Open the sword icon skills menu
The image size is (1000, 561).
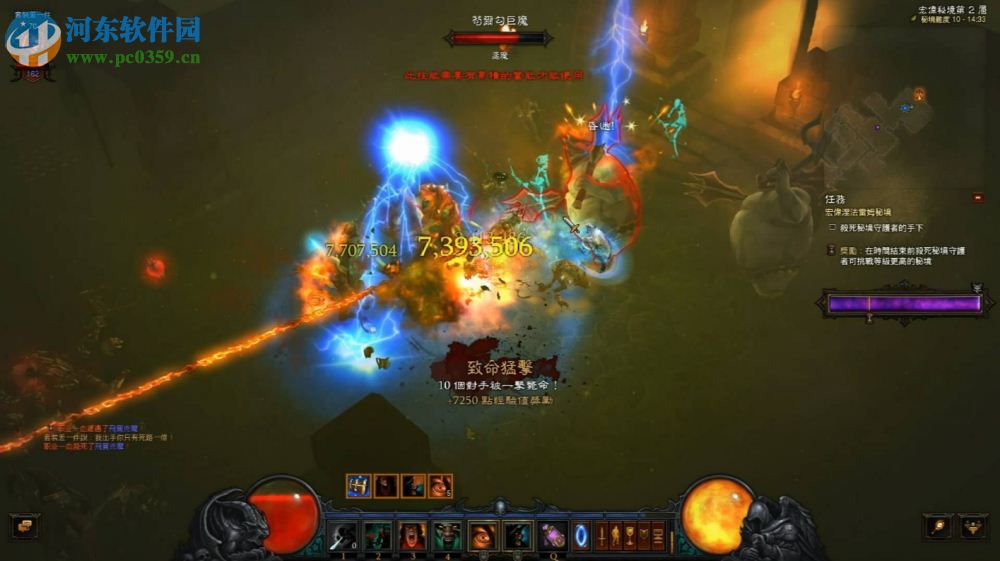(602, 536)
